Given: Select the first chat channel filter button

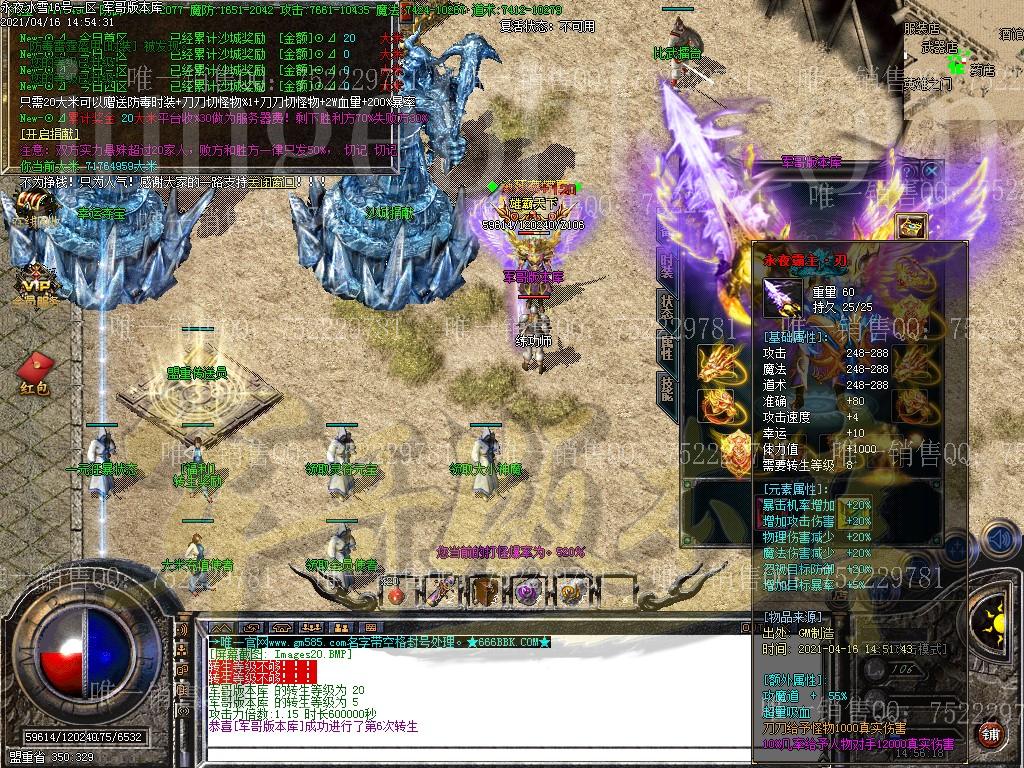Looking at the screenshot, I should pos(219,627).
